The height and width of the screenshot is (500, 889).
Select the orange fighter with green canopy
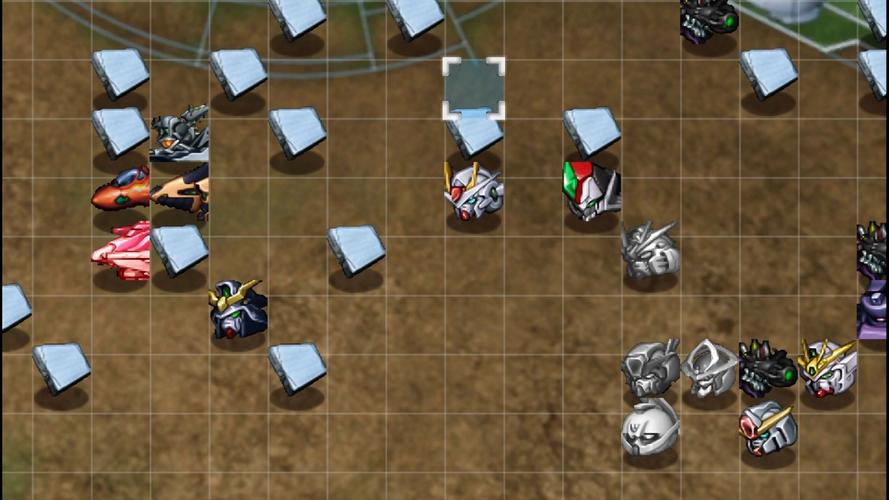(x=120, y=190)
